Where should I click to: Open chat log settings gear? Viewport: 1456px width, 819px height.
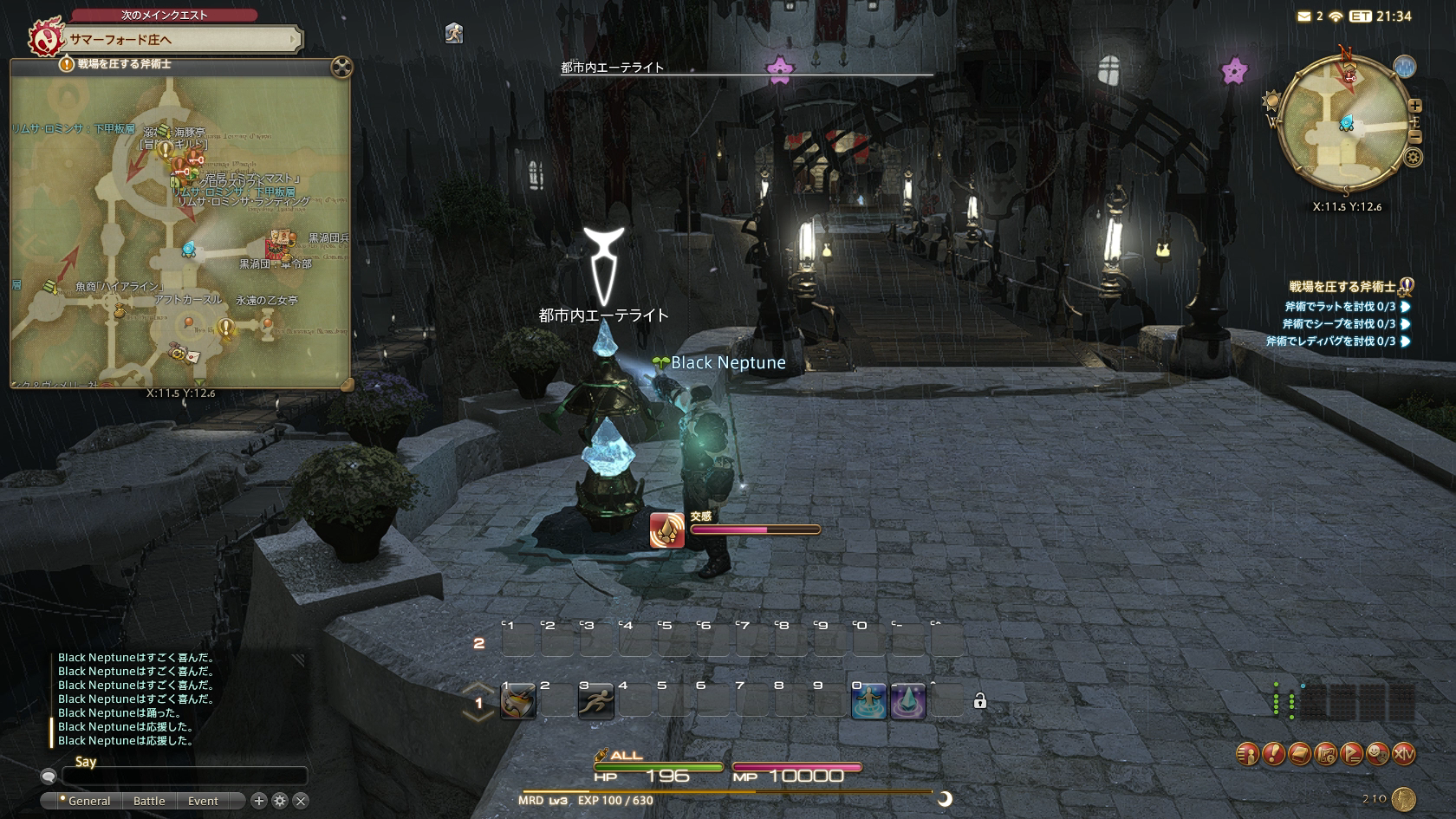point(280,801)
